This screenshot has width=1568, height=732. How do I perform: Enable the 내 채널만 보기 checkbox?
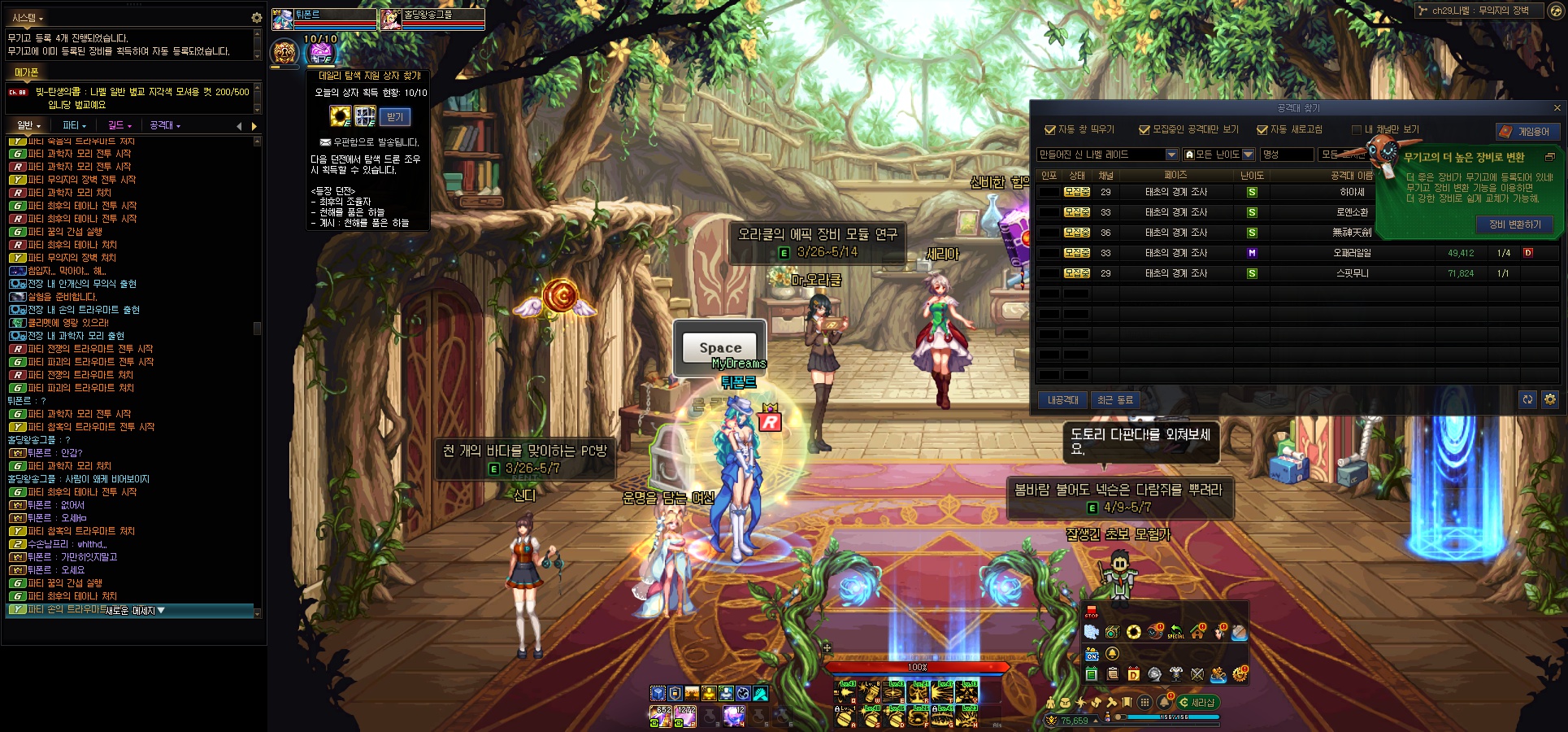pos(1356,130)
